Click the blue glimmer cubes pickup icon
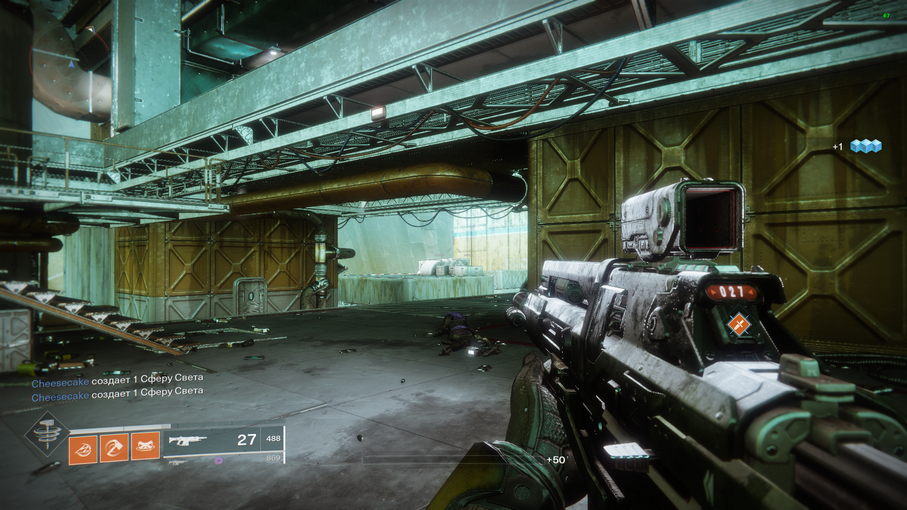Image resolution: width=907 pixels, height=510 pixels. [865, 146]
